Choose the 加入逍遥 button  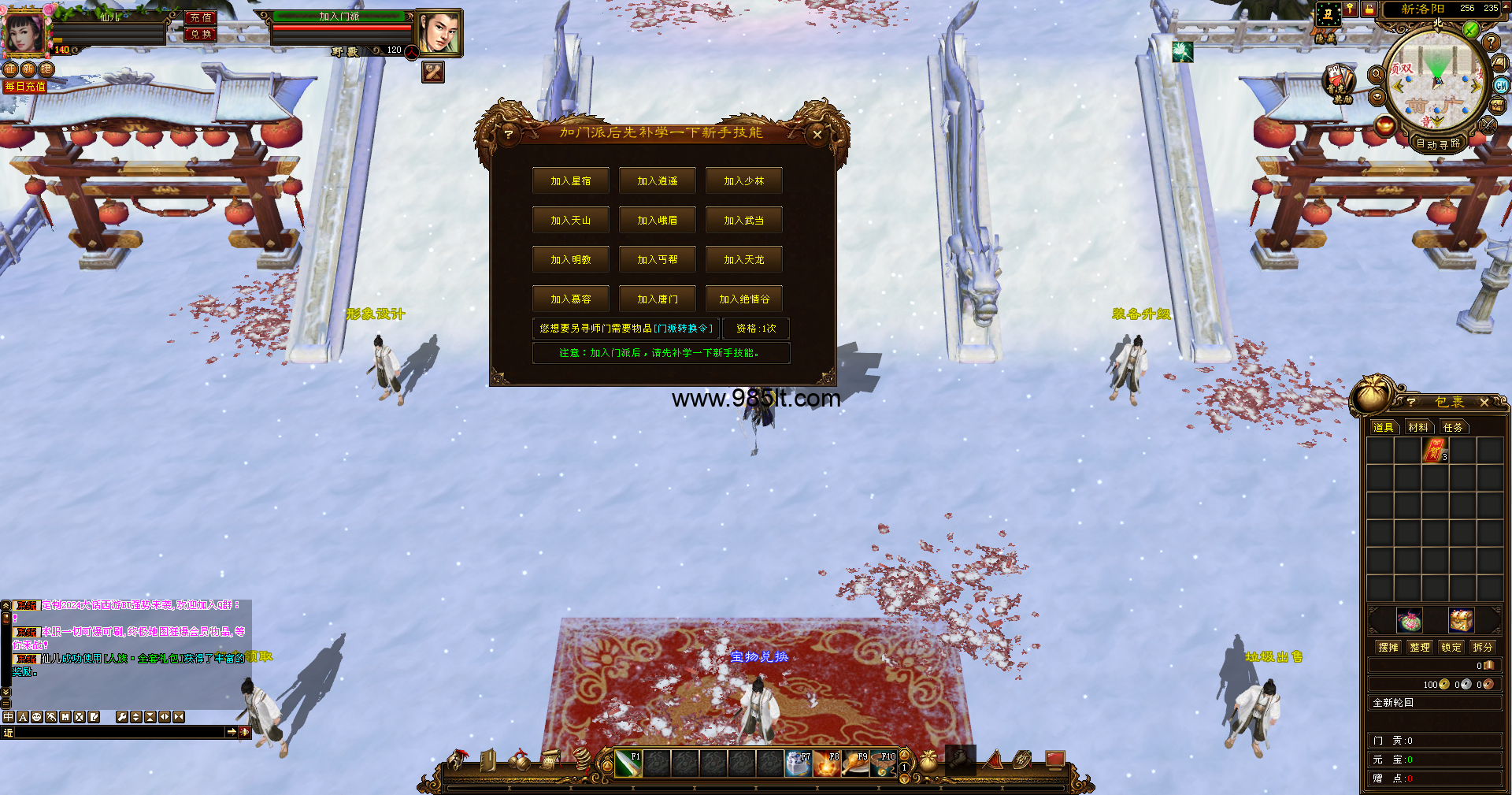click(657, 181)
